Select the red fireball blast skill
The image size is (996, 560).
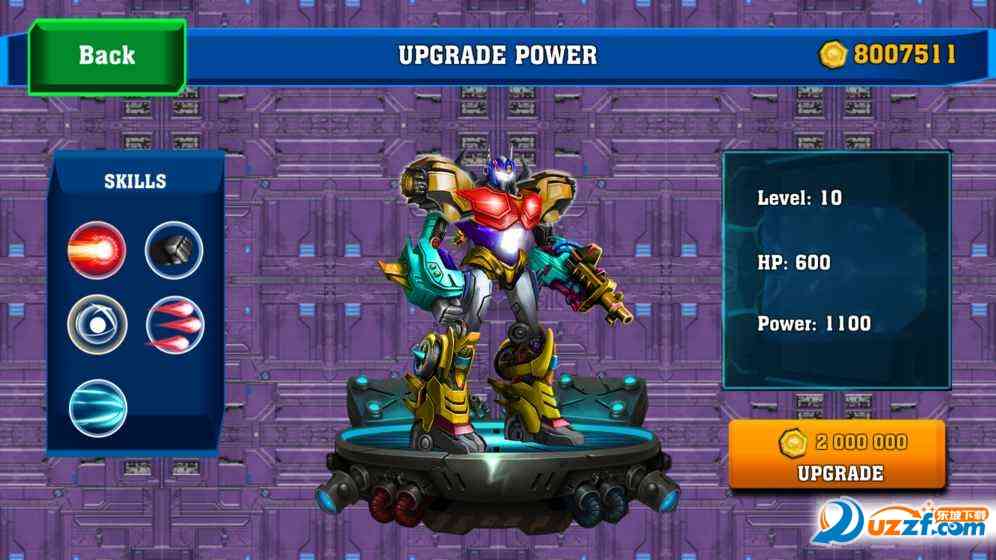pyautogui.click(x=97, y=249)
